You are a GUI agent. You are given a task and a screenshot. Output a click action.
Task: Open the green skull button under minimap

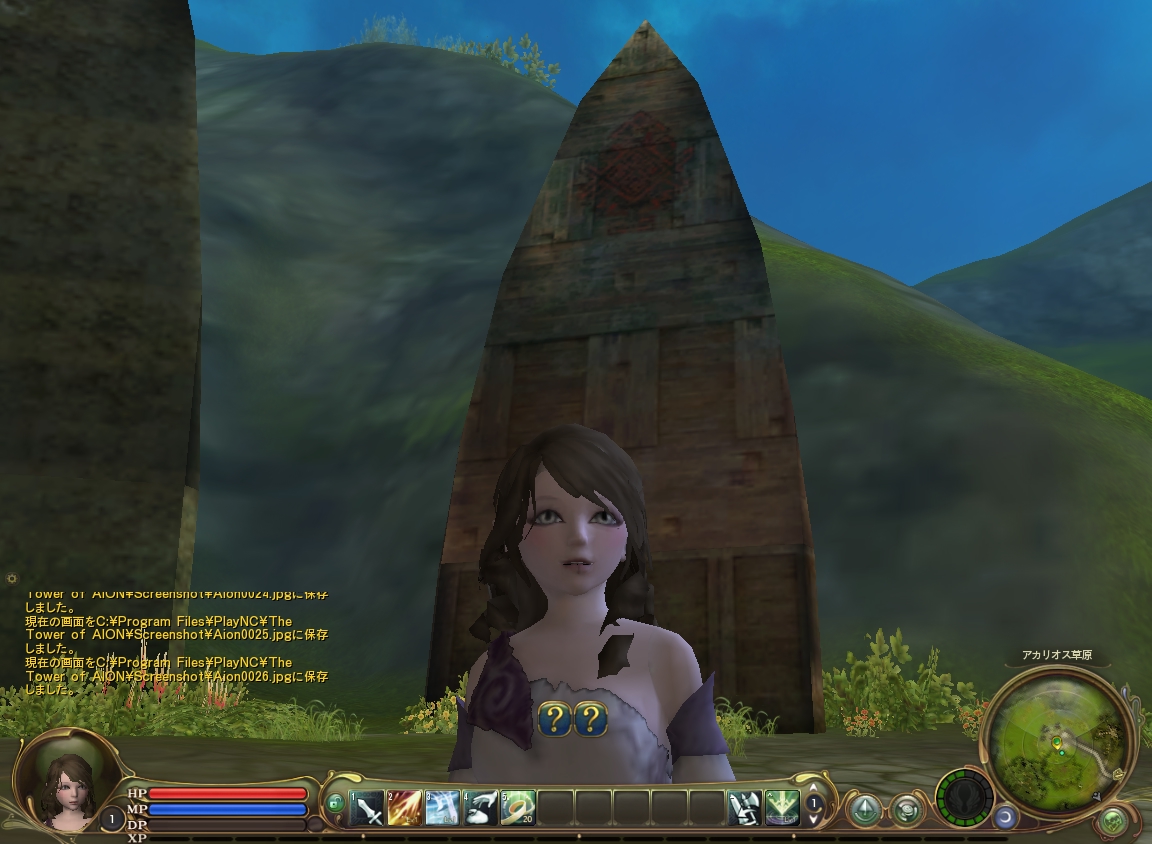coord(1112,822)
